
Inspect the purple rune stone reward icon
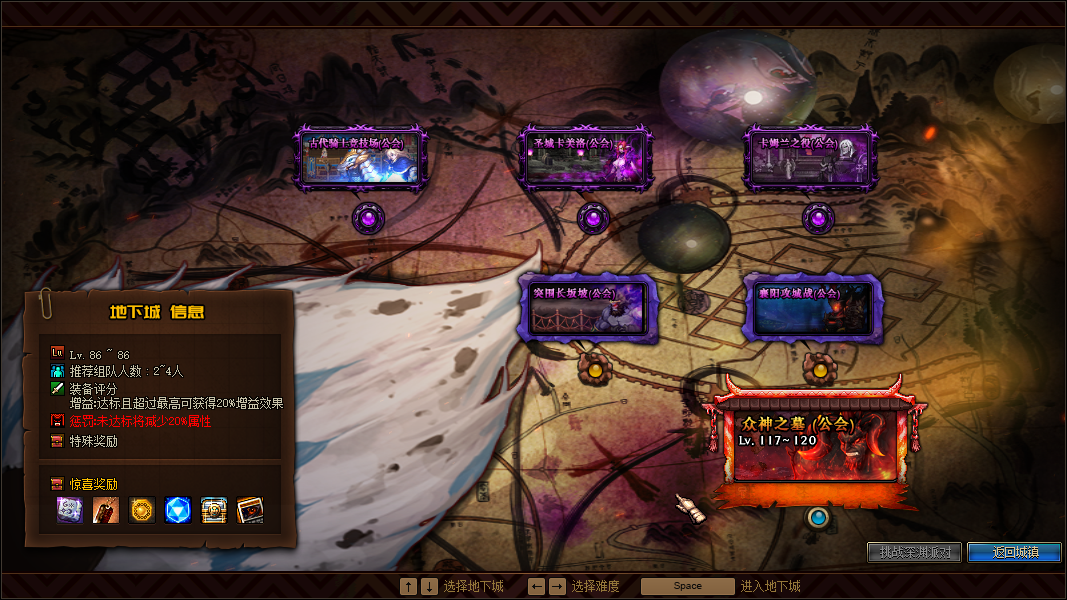click(x=70, y=510)
